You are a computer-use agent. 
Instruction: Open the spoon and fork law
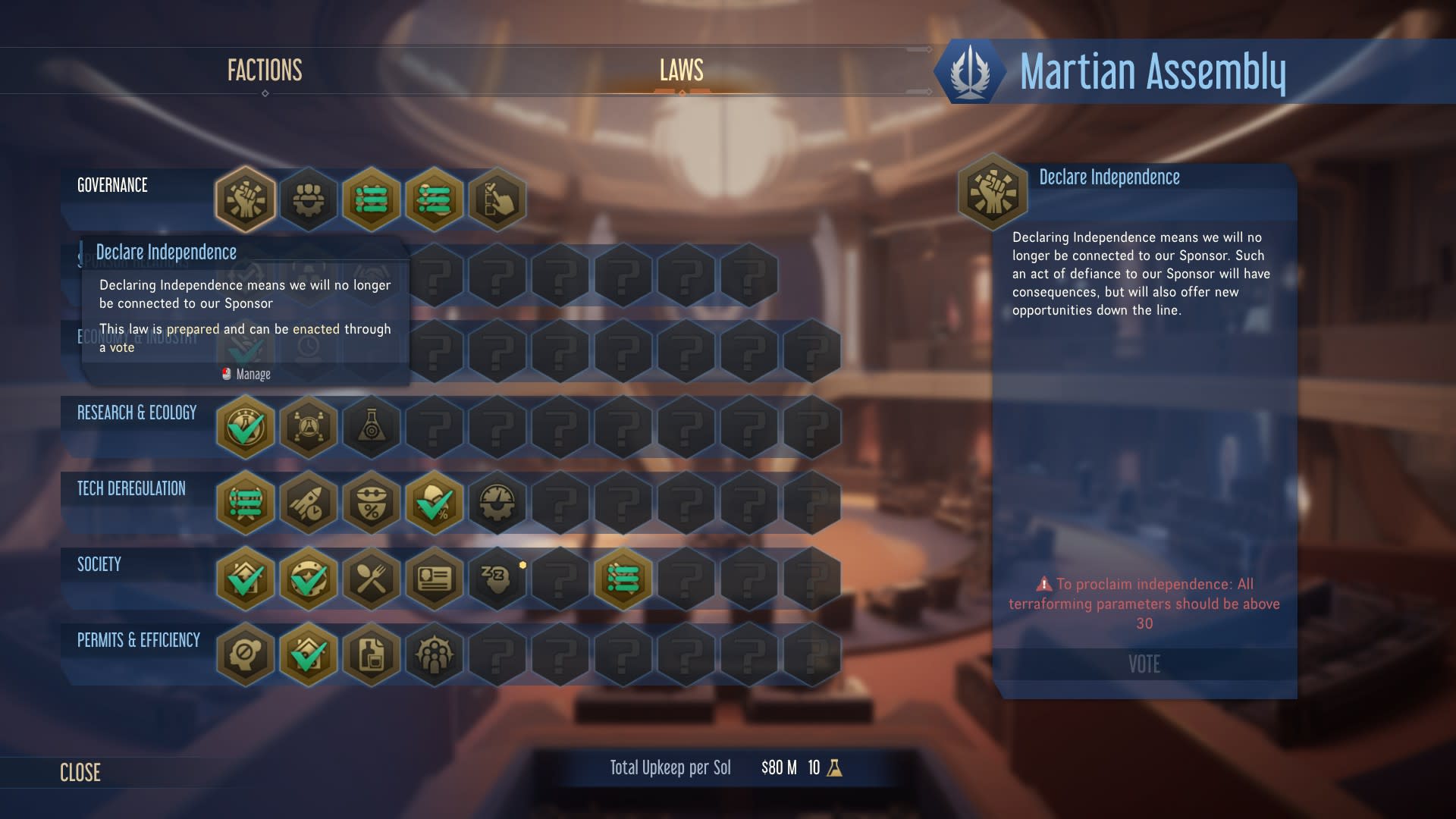(x=371, y=579)
